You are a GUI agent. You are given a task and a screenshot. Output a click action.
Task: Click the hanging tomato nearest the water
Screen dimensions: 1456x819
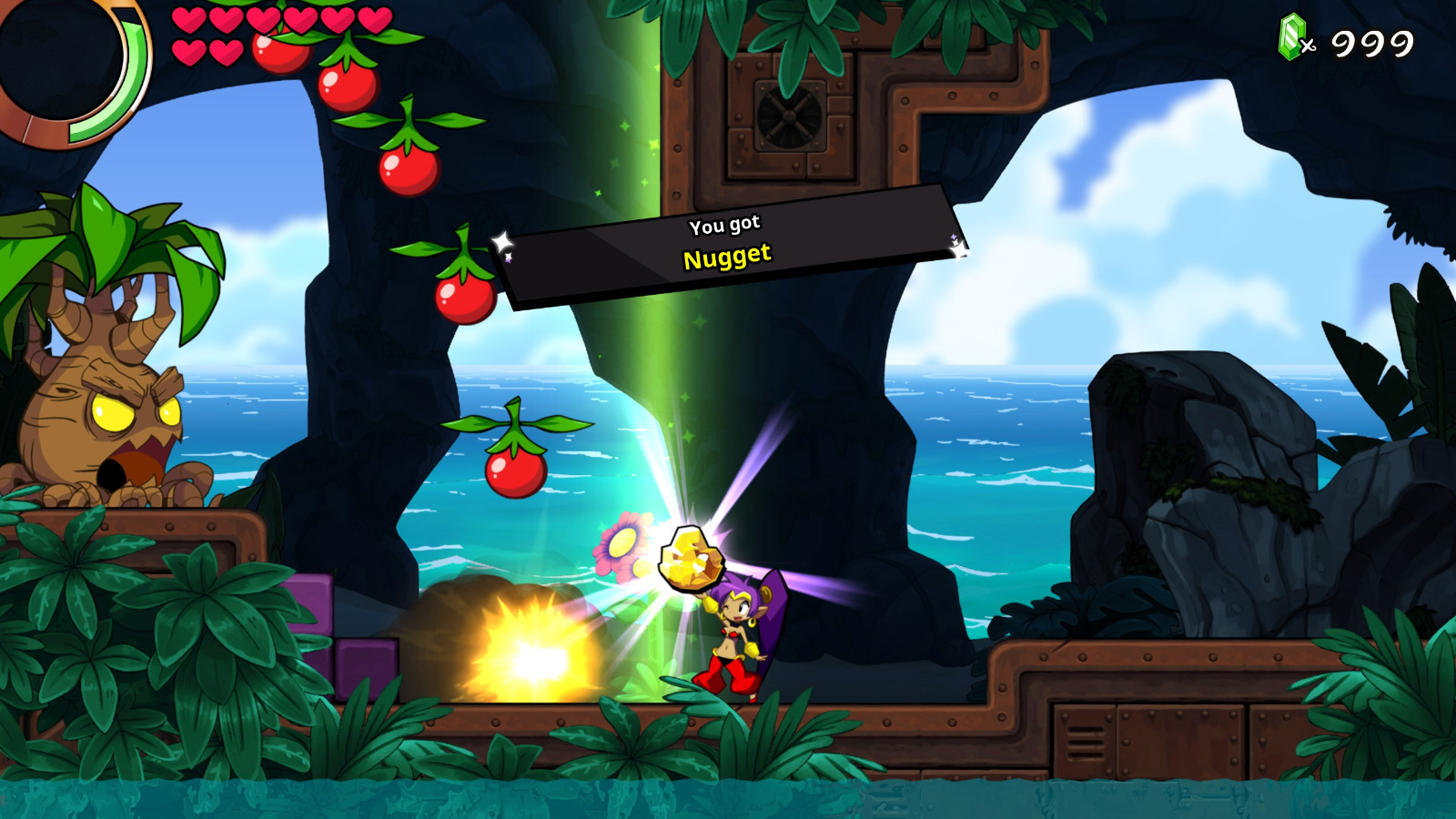click(517, 473)
